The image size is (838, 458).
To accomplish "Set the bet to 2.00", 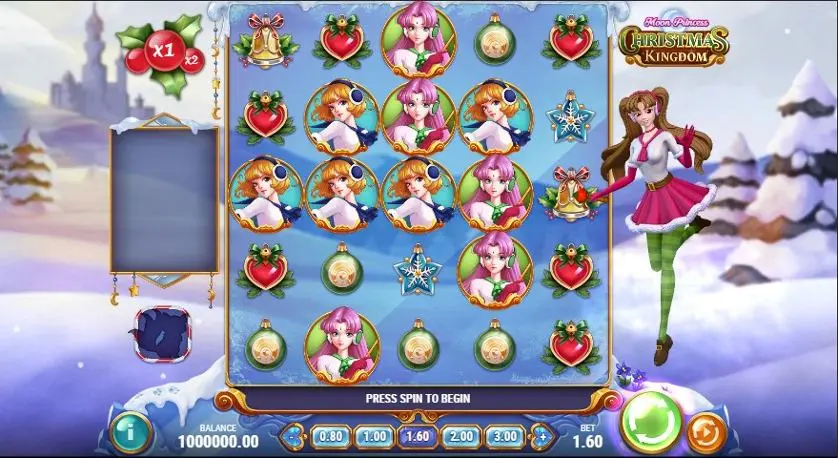I will (461, 436).
